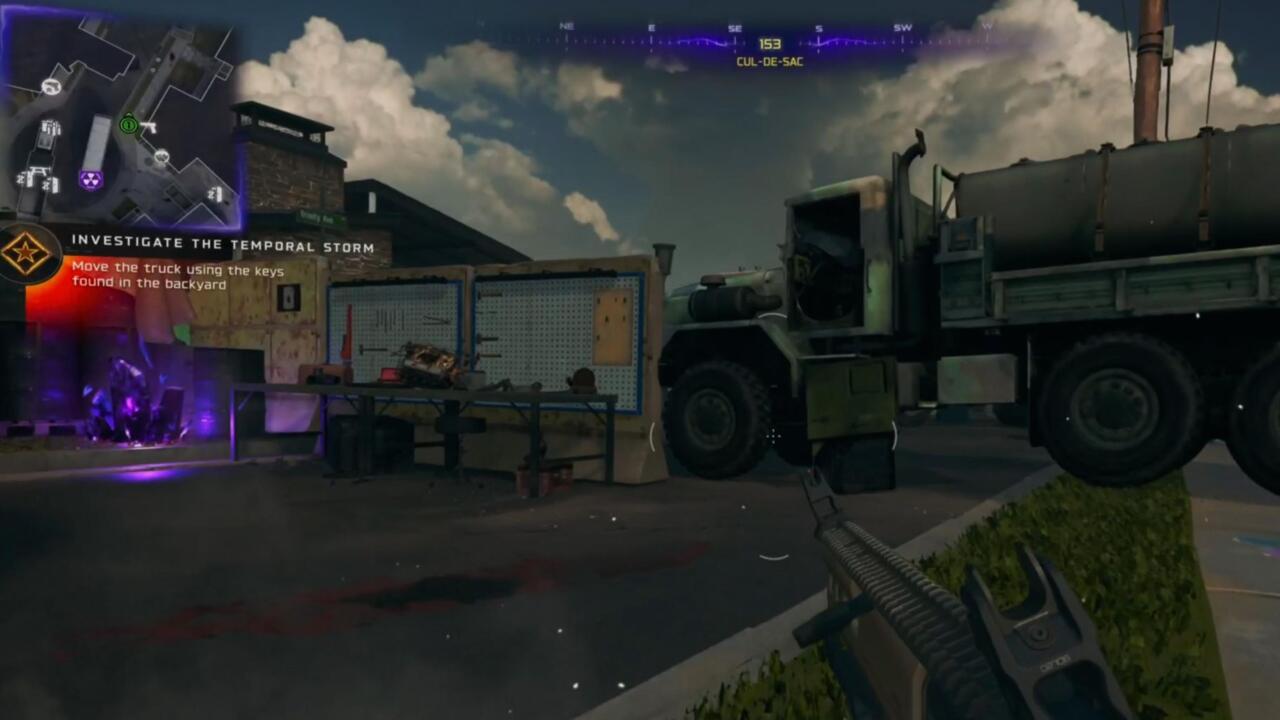Click the Z perk icon at the minimap's bottom right

click(215, 193)
